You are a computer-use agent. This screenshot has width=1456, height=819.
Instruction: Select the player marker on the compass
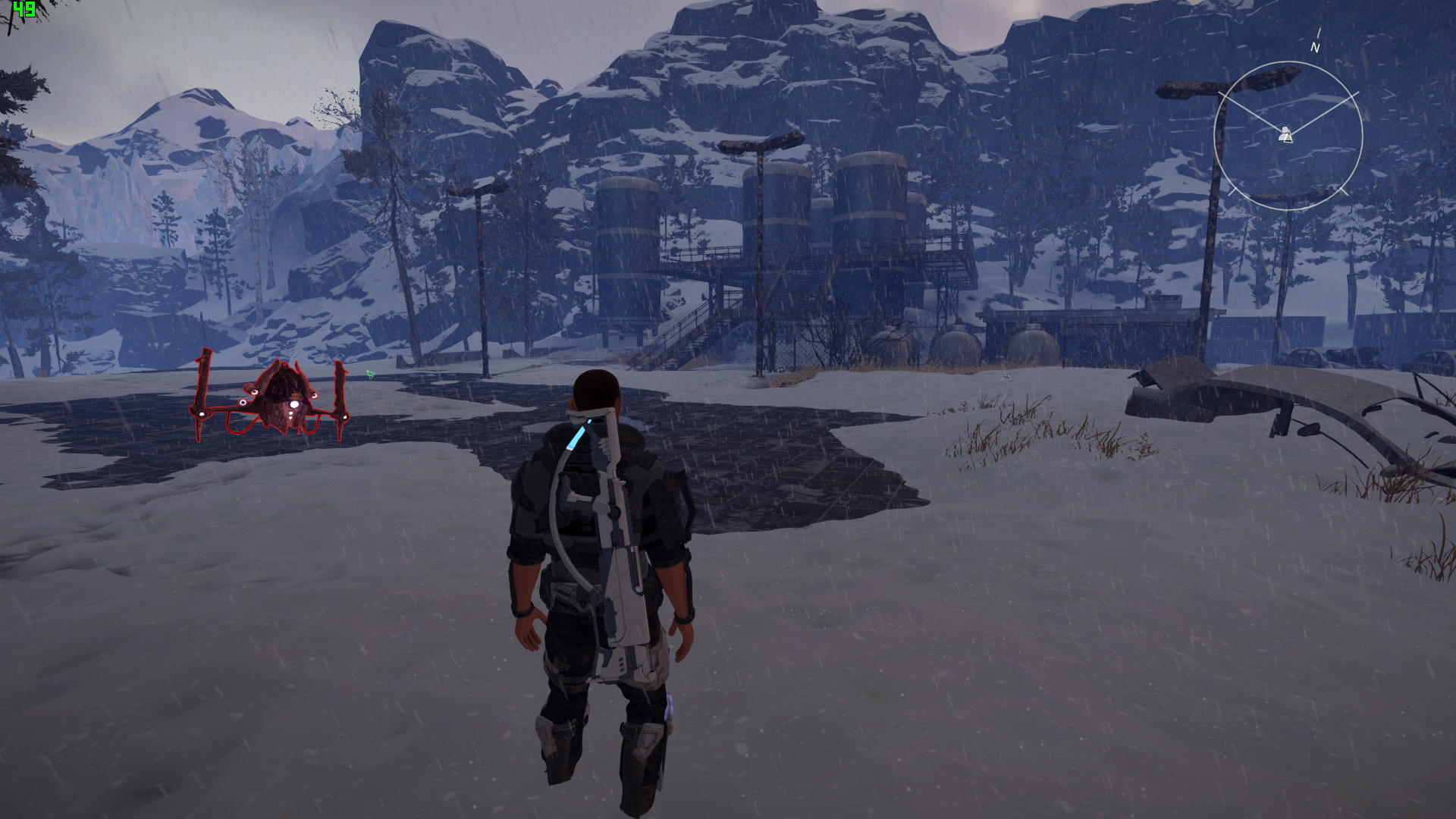click(x=1285, y=135)
